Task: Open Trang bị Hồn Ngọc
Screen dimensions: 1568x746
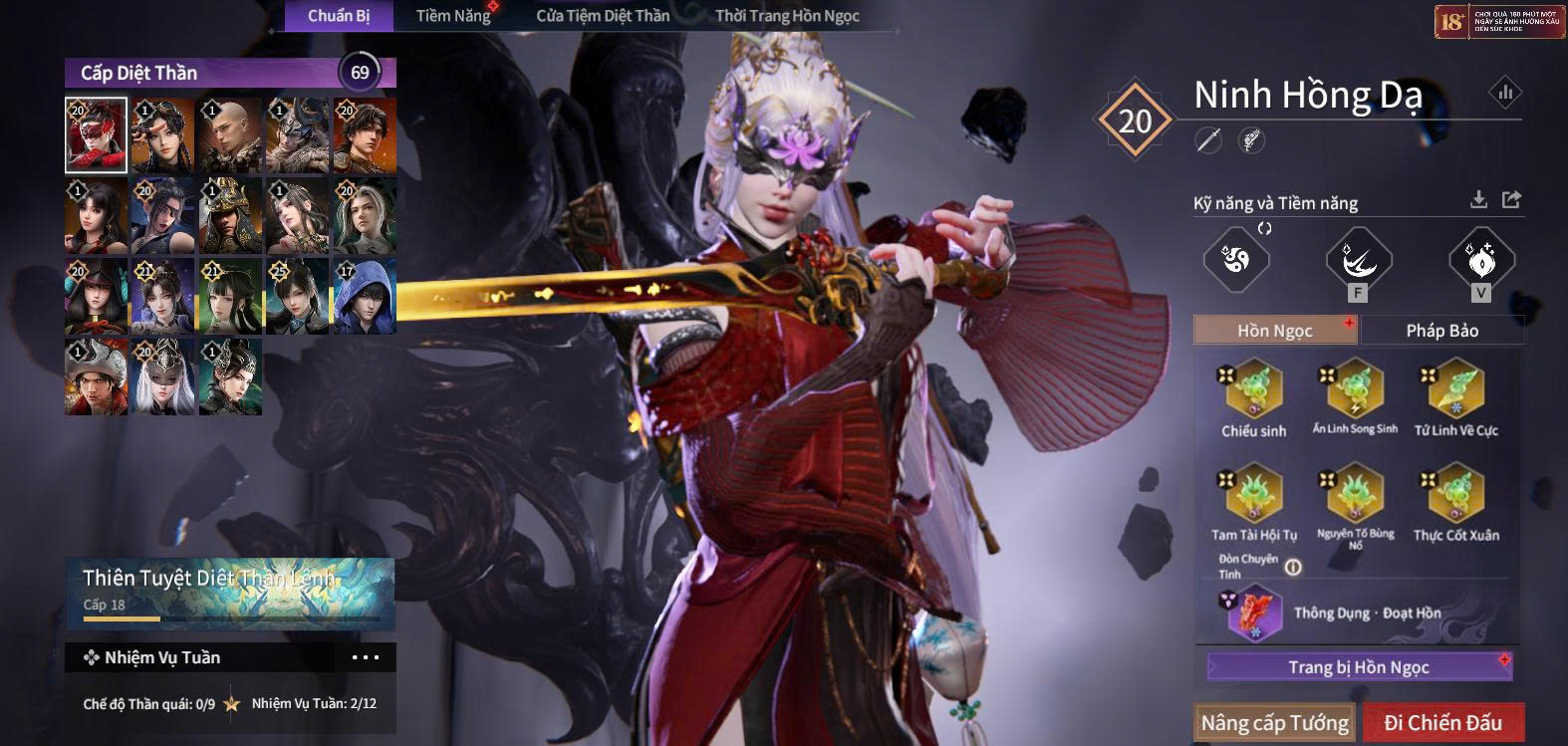Action: pyautogui.click(x=1359, y=667)
